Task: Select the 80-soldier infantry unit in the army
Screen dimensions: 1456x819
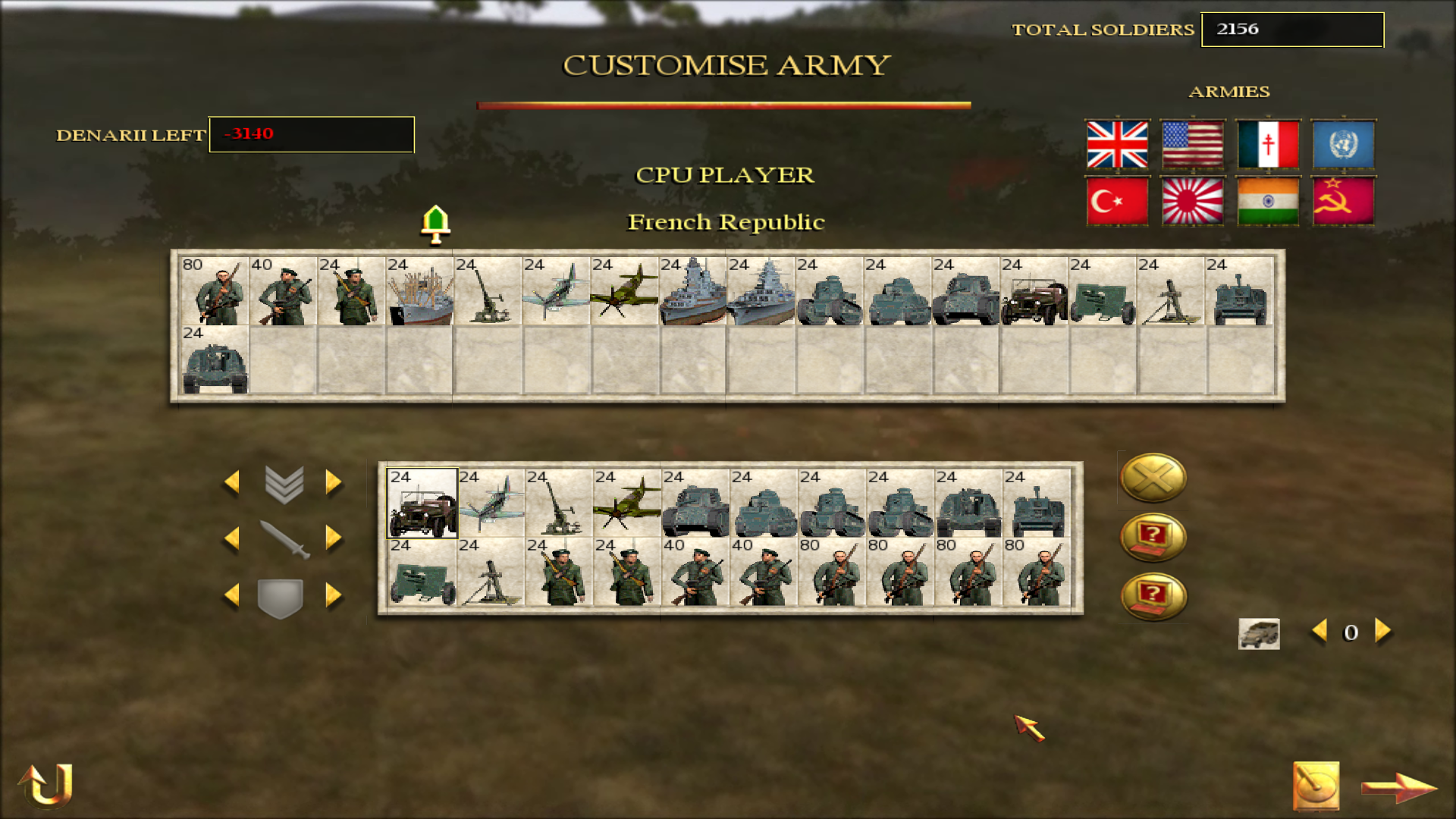Action: coord(215,292)
